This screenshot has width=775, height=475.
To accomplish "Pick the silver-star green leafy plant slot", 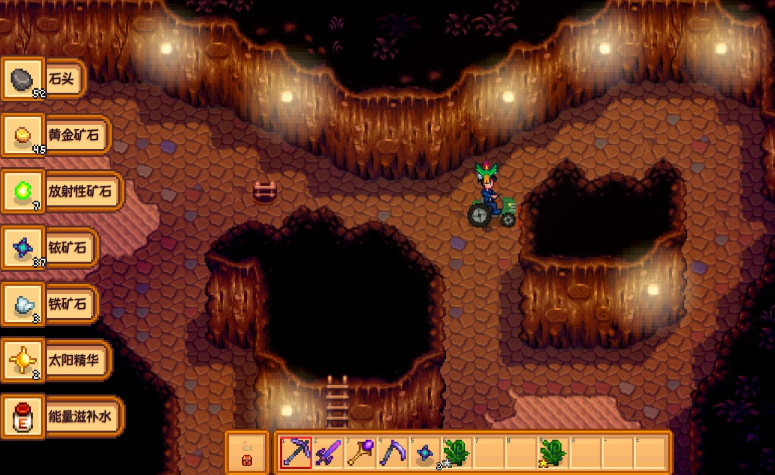I will (x=456, y=452).
